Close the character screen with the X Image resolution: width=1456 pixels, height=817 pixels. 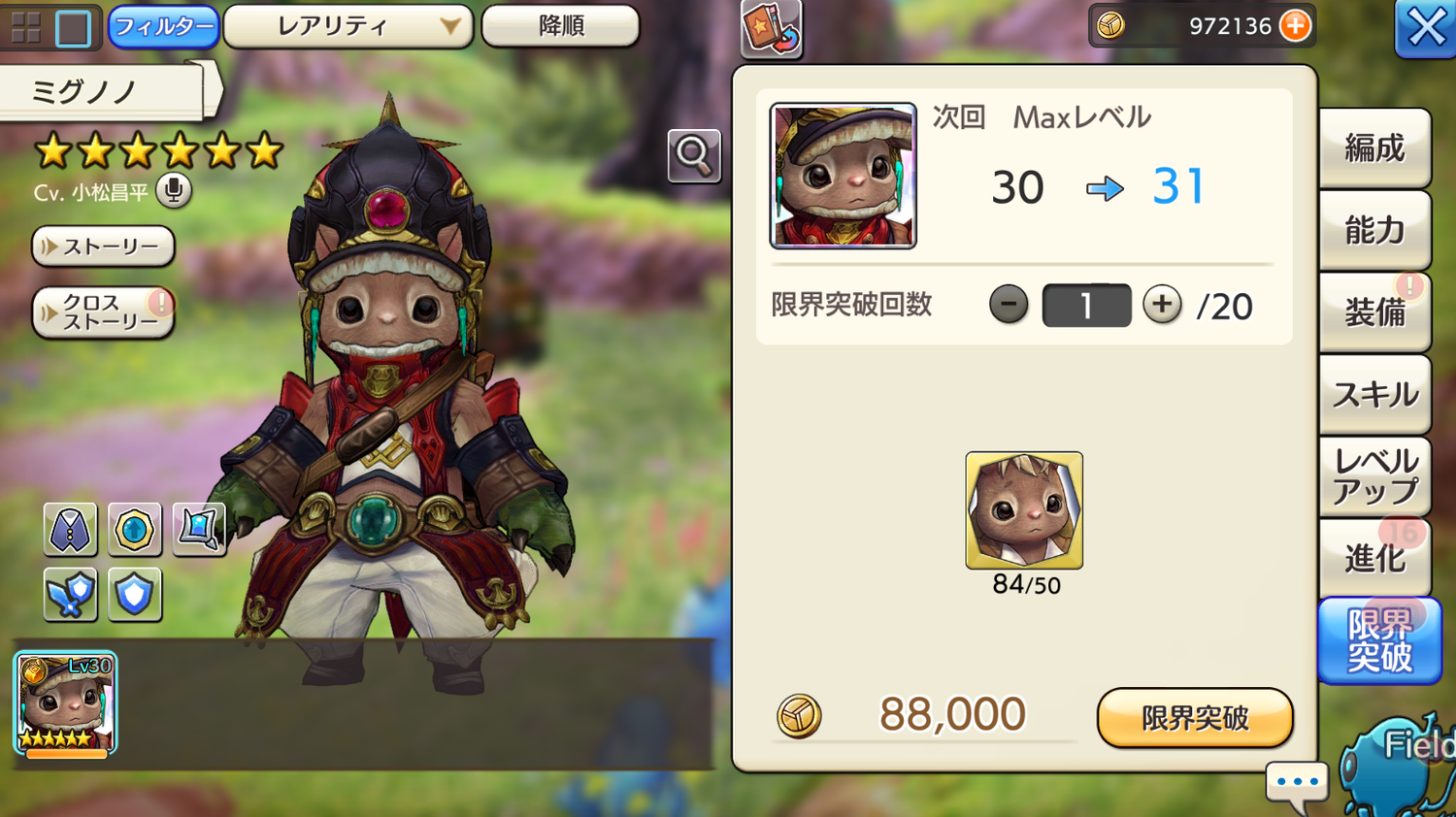1425,28
